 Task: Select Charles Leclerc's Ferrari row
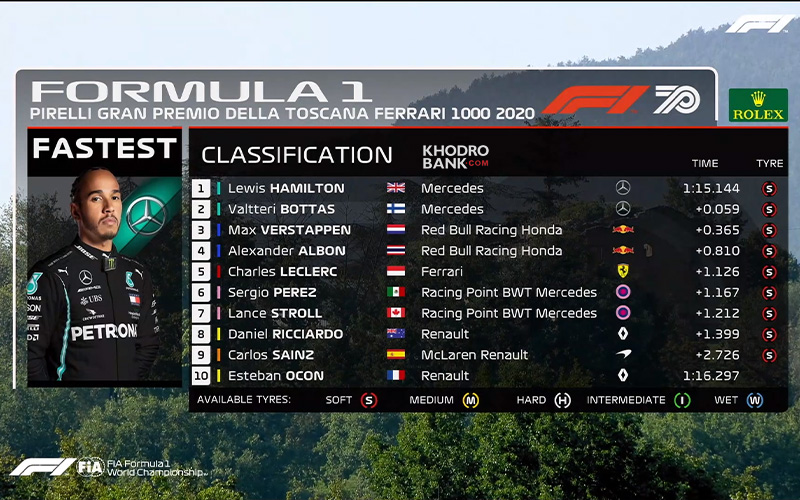pyautogui.click(x=282, y=272)
